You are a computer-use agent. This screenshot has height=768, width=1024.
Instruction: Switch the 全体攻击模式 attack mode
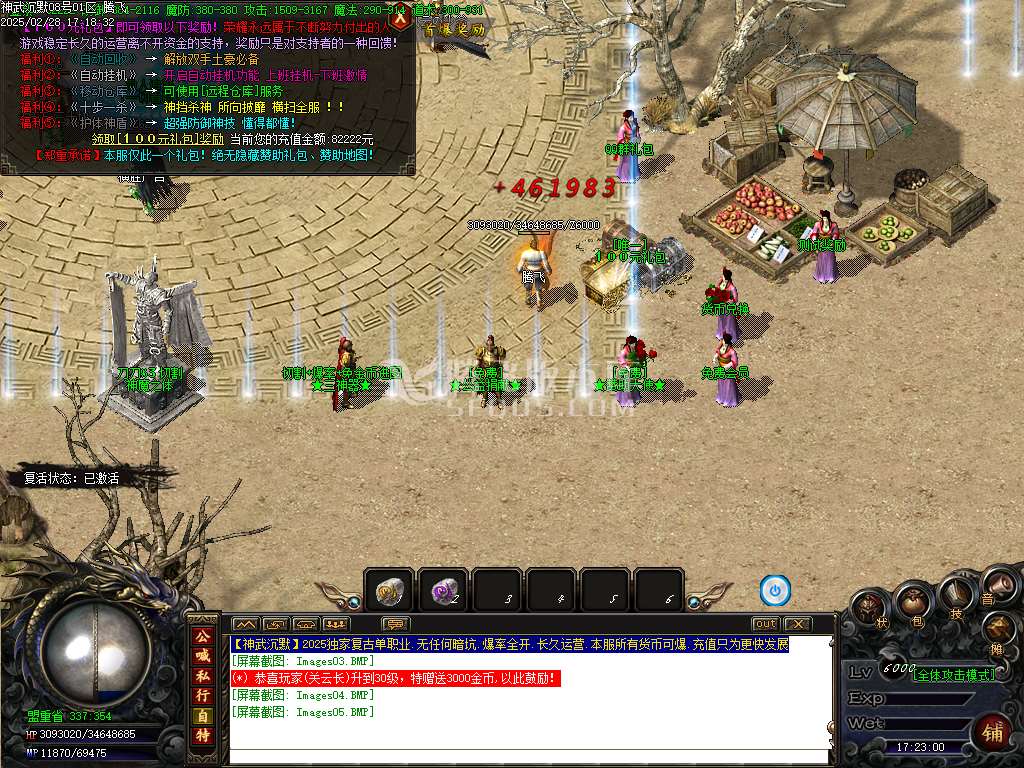coord(953,675)
